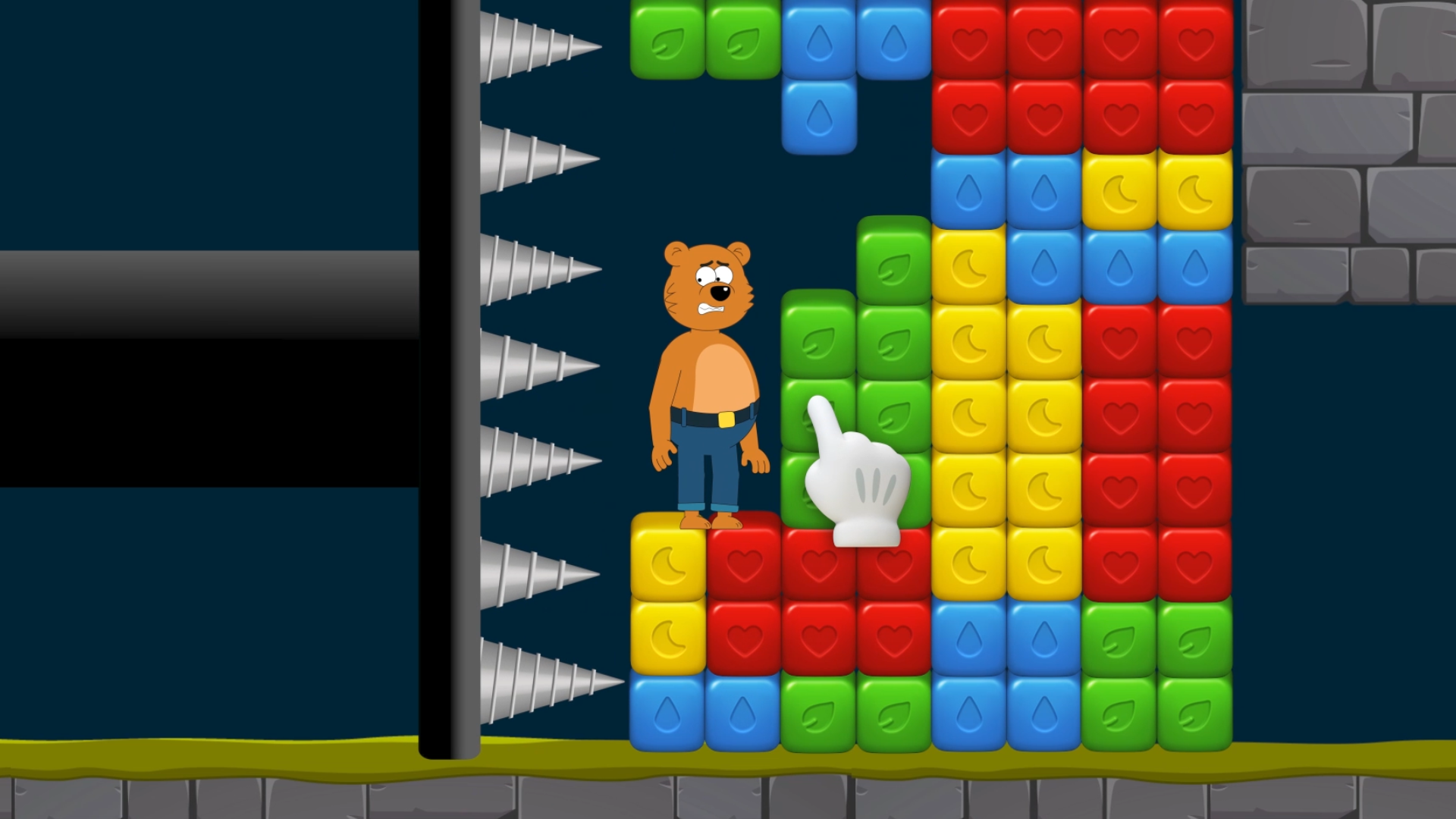The width and height of the screenshot is (1456, 819).
Task: Blast the yellow moon blocks the bear stands on
Action: pyautogui.click(x=667, y=599)
